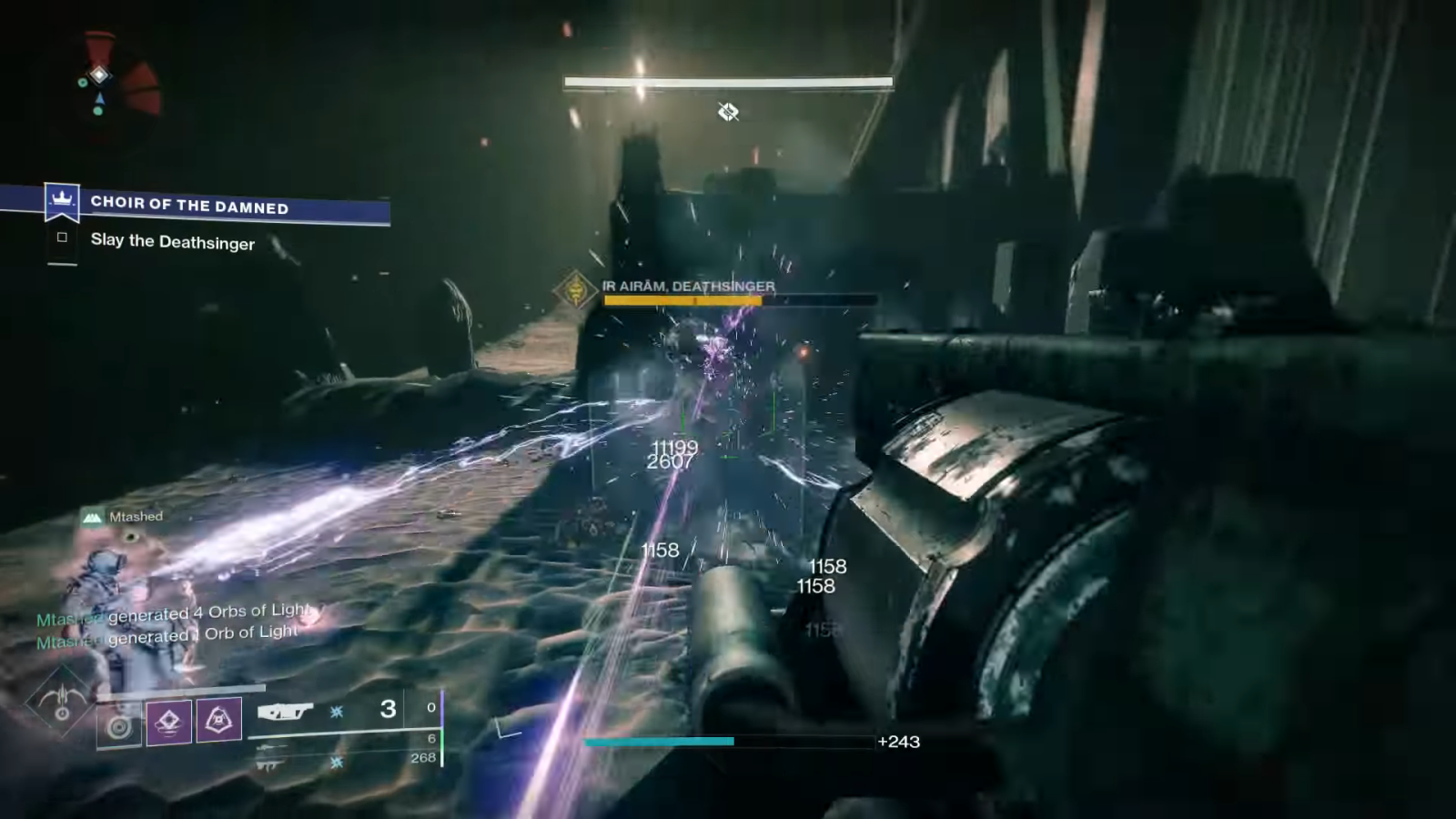Trigger the purple melee ability icon
The width and height of the screenshot is (1456, 819).
169,722
